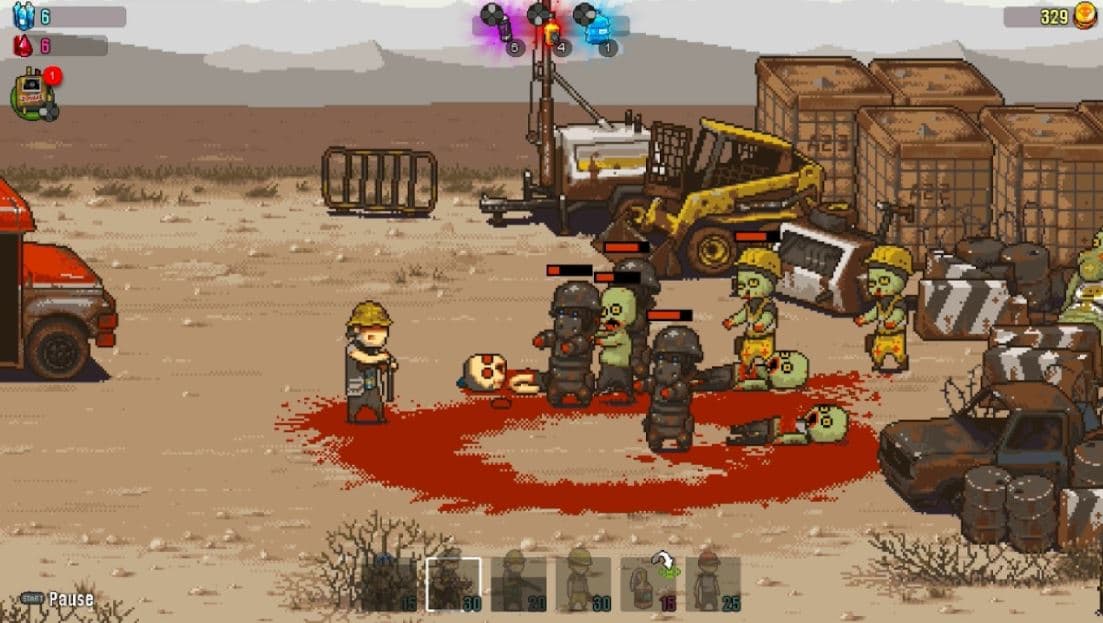Image resolution: width=1103 pixels, height=623 pixels.
Task: Deploy the red-capped unit card costing 25
Action: [713, 584]
